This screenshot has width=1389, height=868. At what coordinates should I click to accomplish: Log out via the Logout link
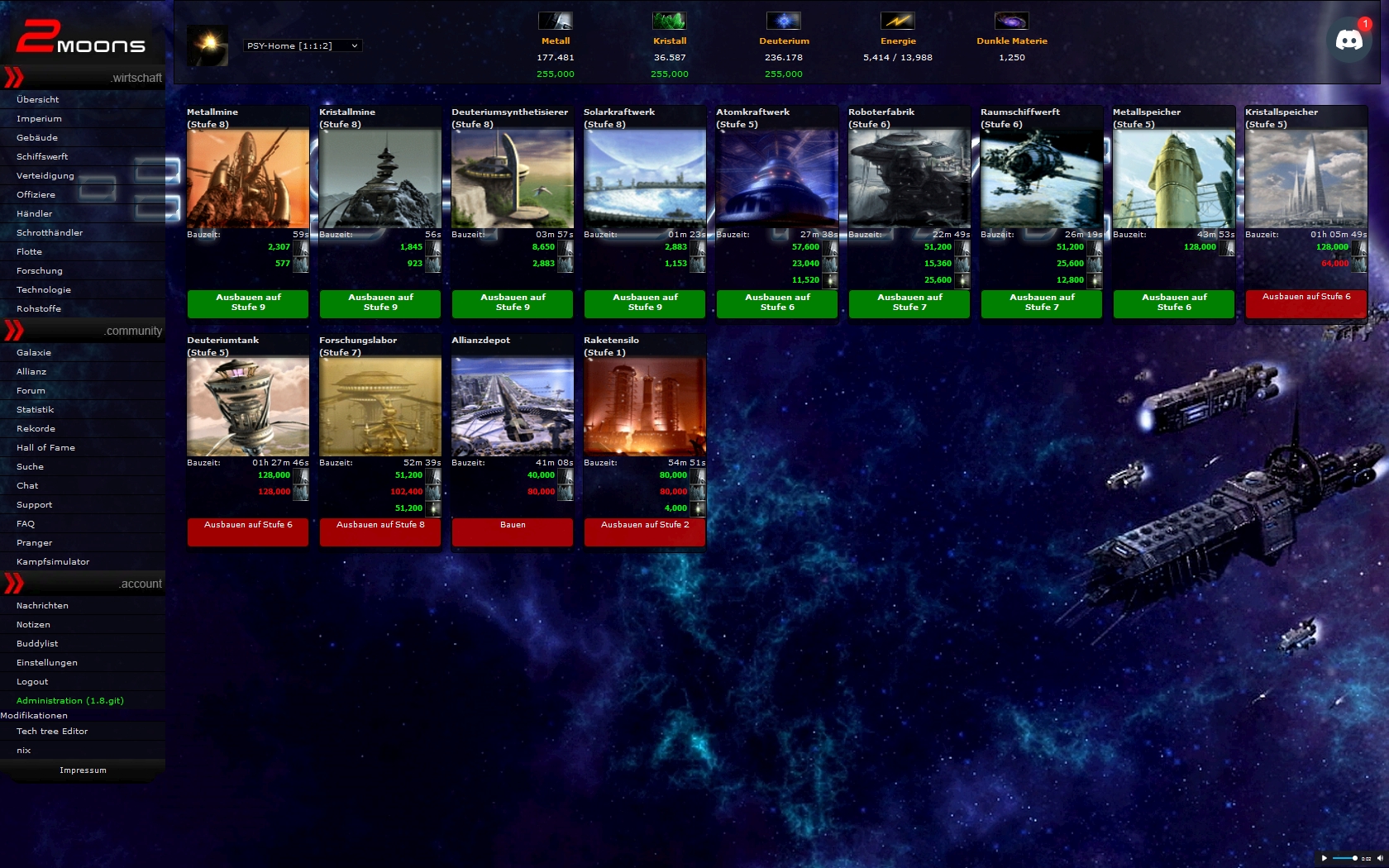pos(32,681)
